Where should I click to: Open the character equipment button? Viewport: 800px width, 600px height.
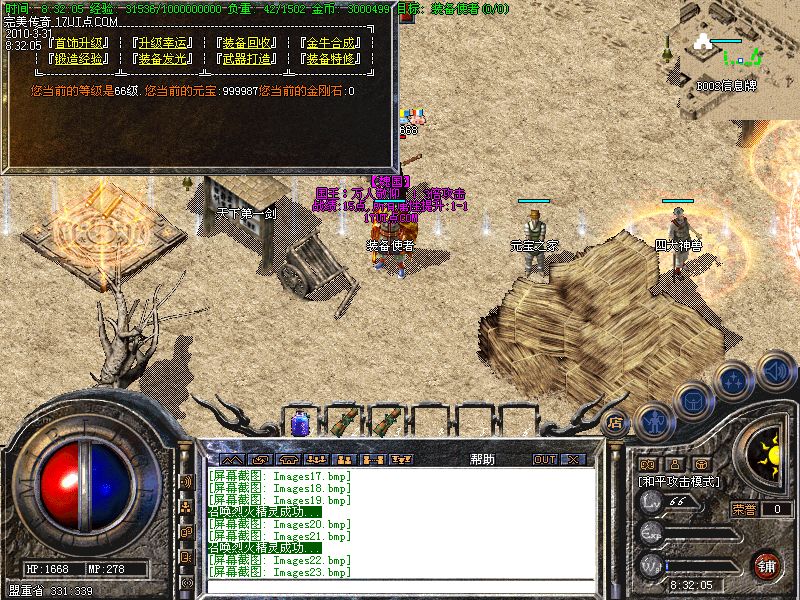tap(653, 421)
